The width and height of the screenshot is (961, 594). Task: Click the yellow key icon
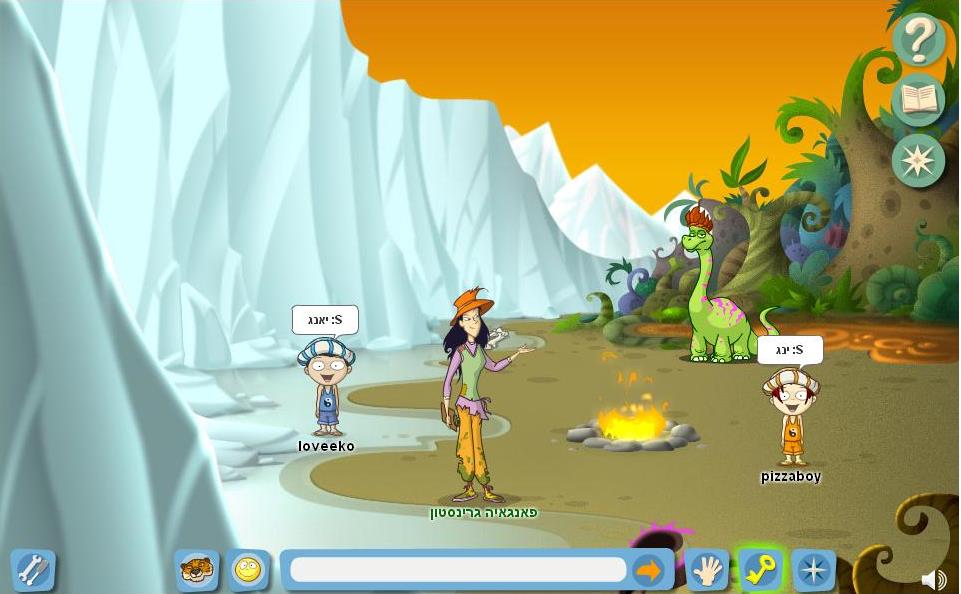click(x=760, y=570)
